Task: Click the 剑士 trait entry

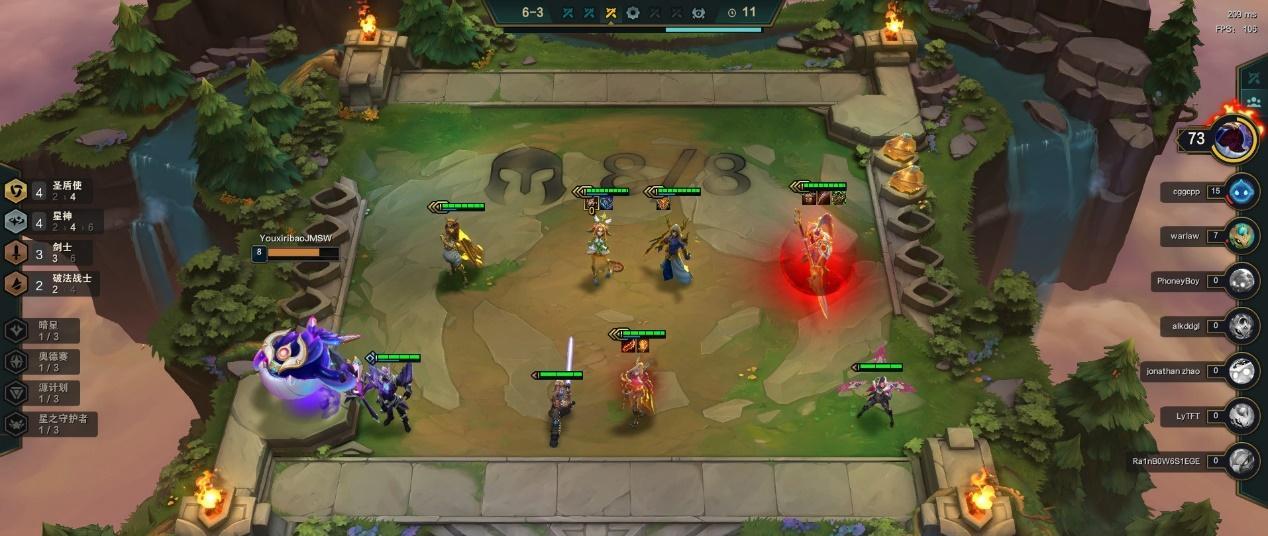Action: coord(52,253)
